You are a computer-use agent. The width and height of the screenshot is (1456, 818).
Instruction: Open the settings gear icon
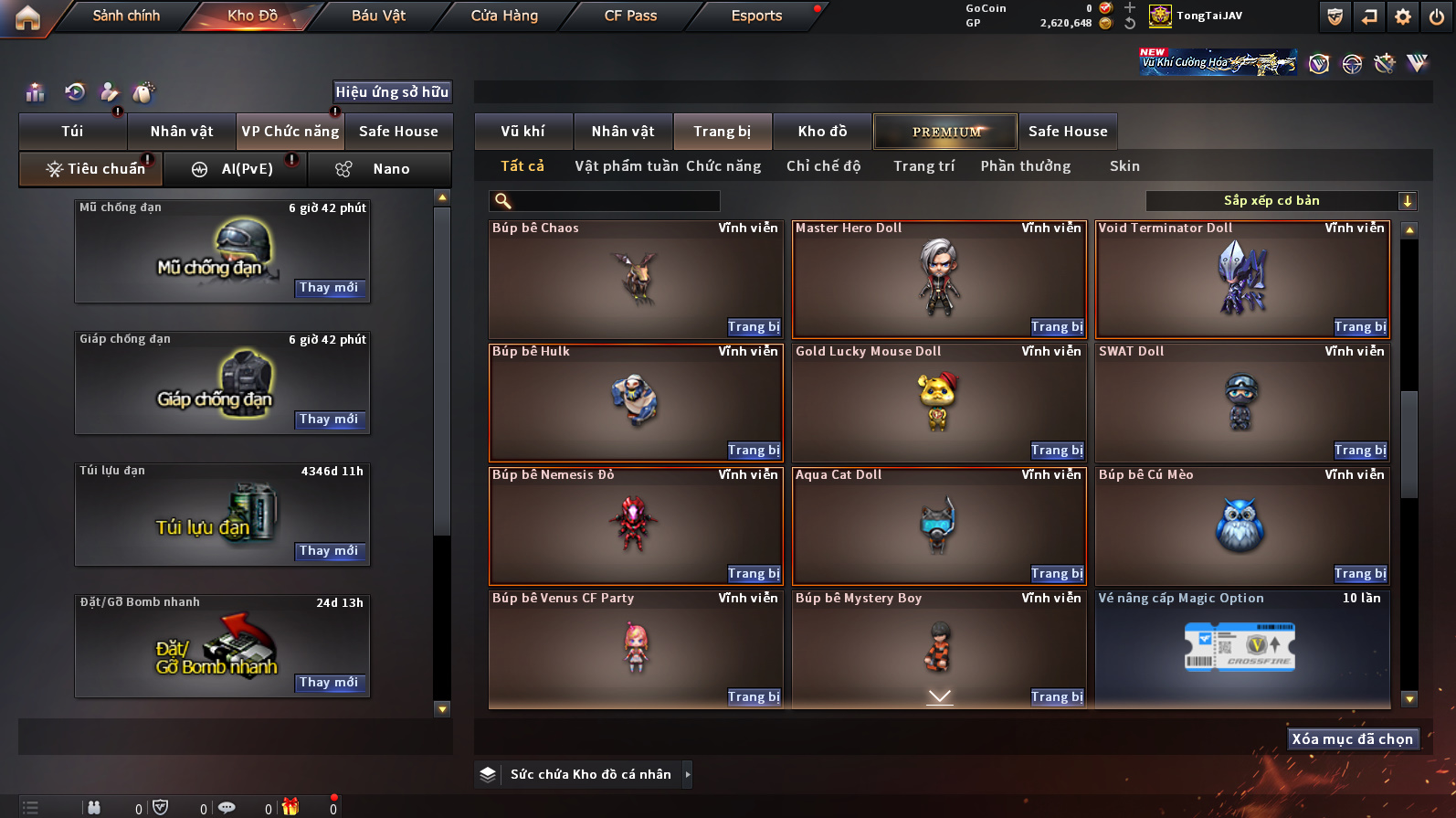click(1403, 16)
